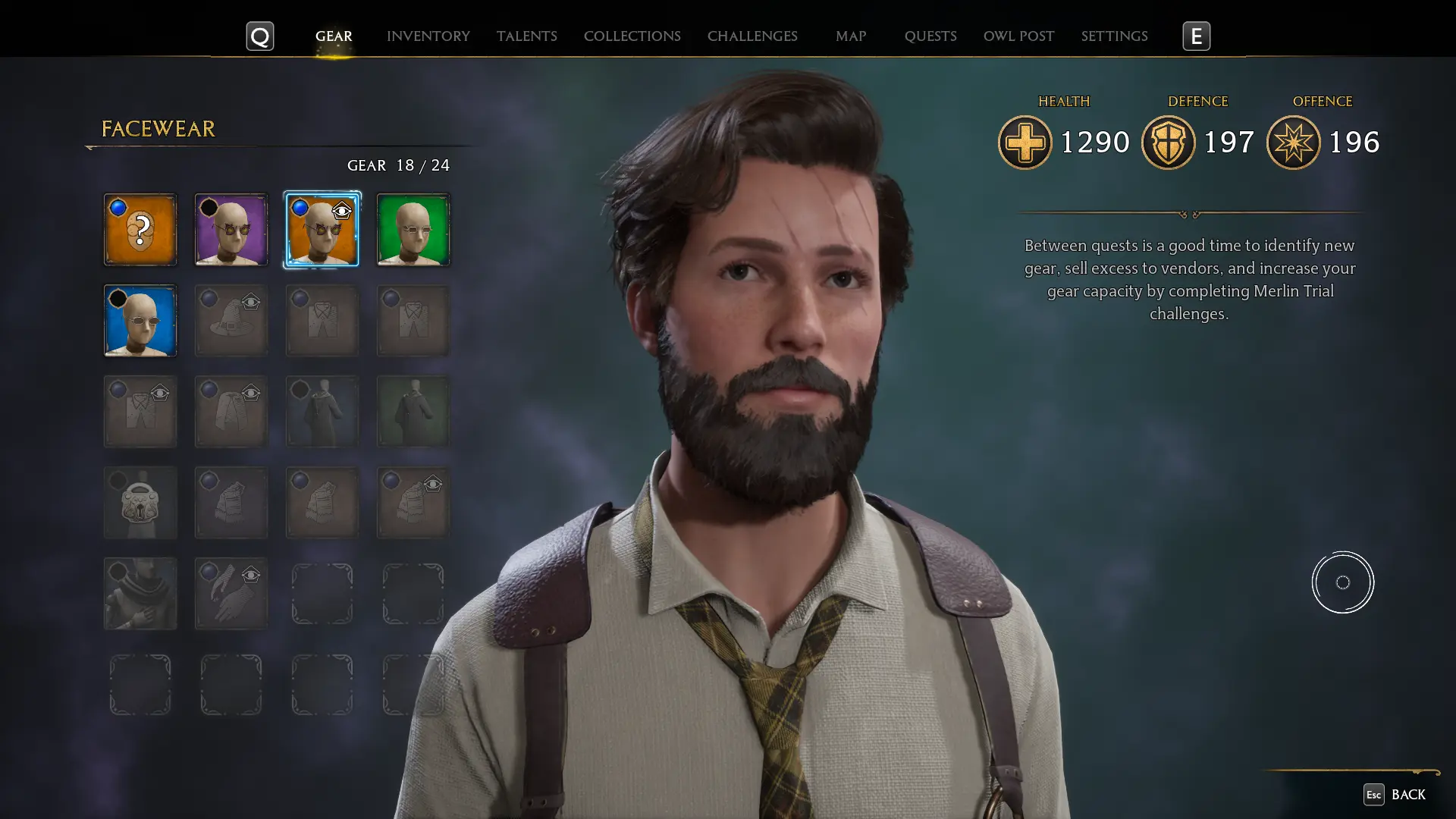Select the Gear tab
This screenshot has height=819, width=1456.
[x=333, y=36]
